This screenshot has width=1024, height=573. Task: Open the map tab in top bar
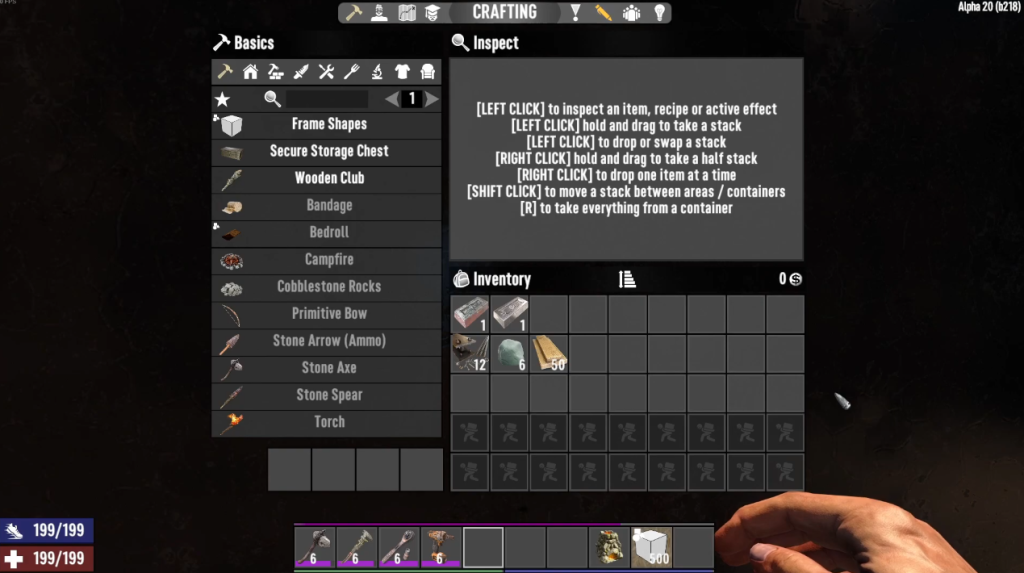(x=407, y=13)
